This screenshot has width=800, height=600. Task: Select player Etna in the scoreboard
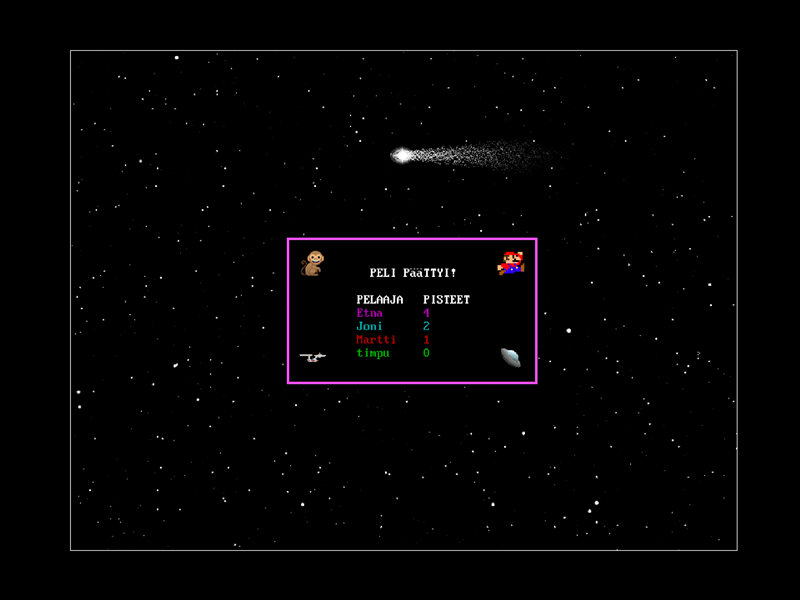369,313
